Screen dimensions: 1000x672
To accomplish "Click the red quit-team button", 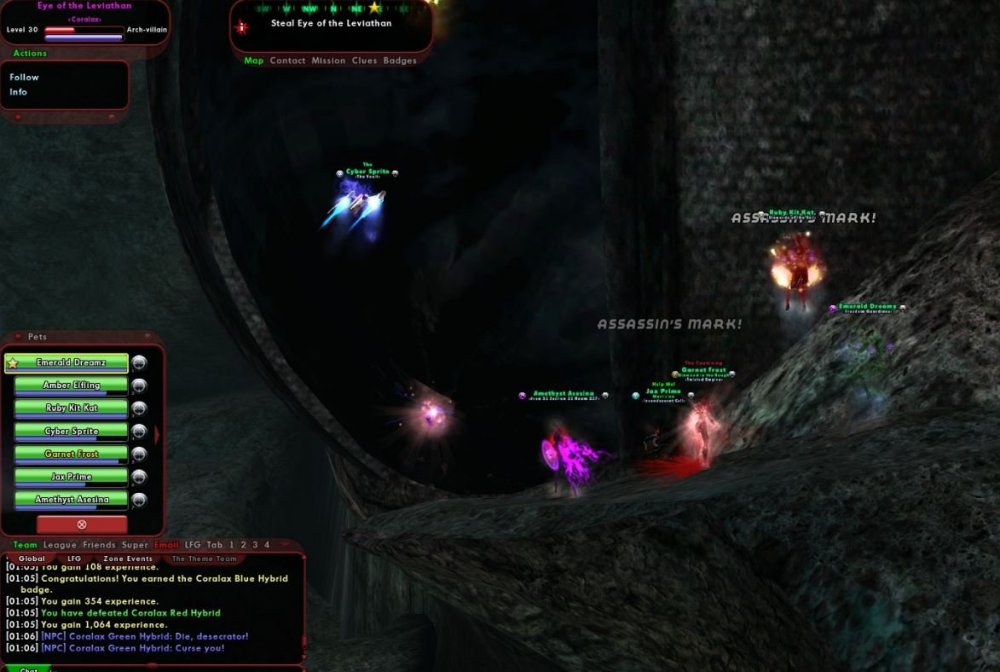I will pyautogui.click(x=82, y=524).
